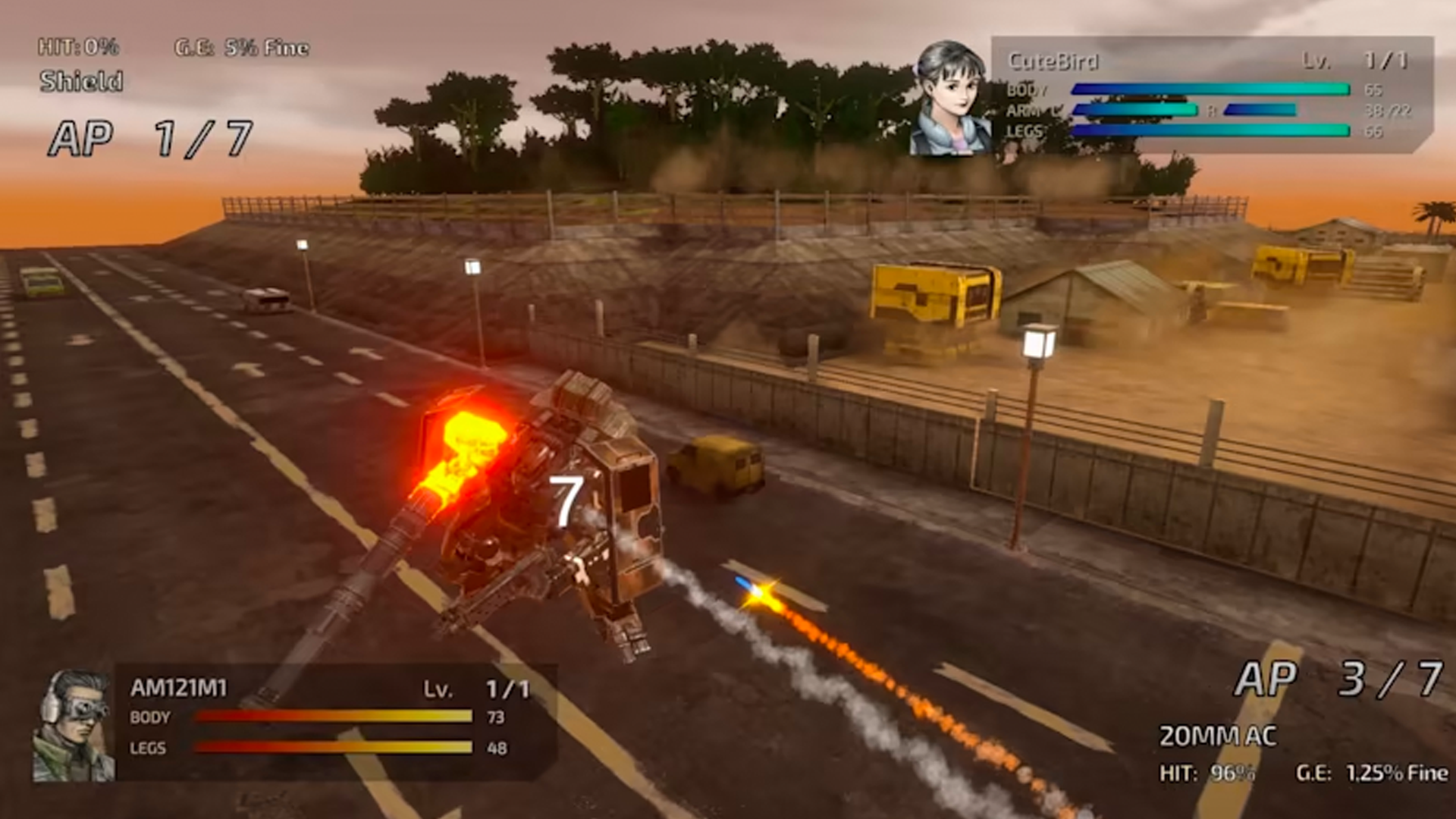The height and width of the screenshot is (819, 1456).
Task: Toggle the 20MM AC weapon selection
Action: [1217, 733]
